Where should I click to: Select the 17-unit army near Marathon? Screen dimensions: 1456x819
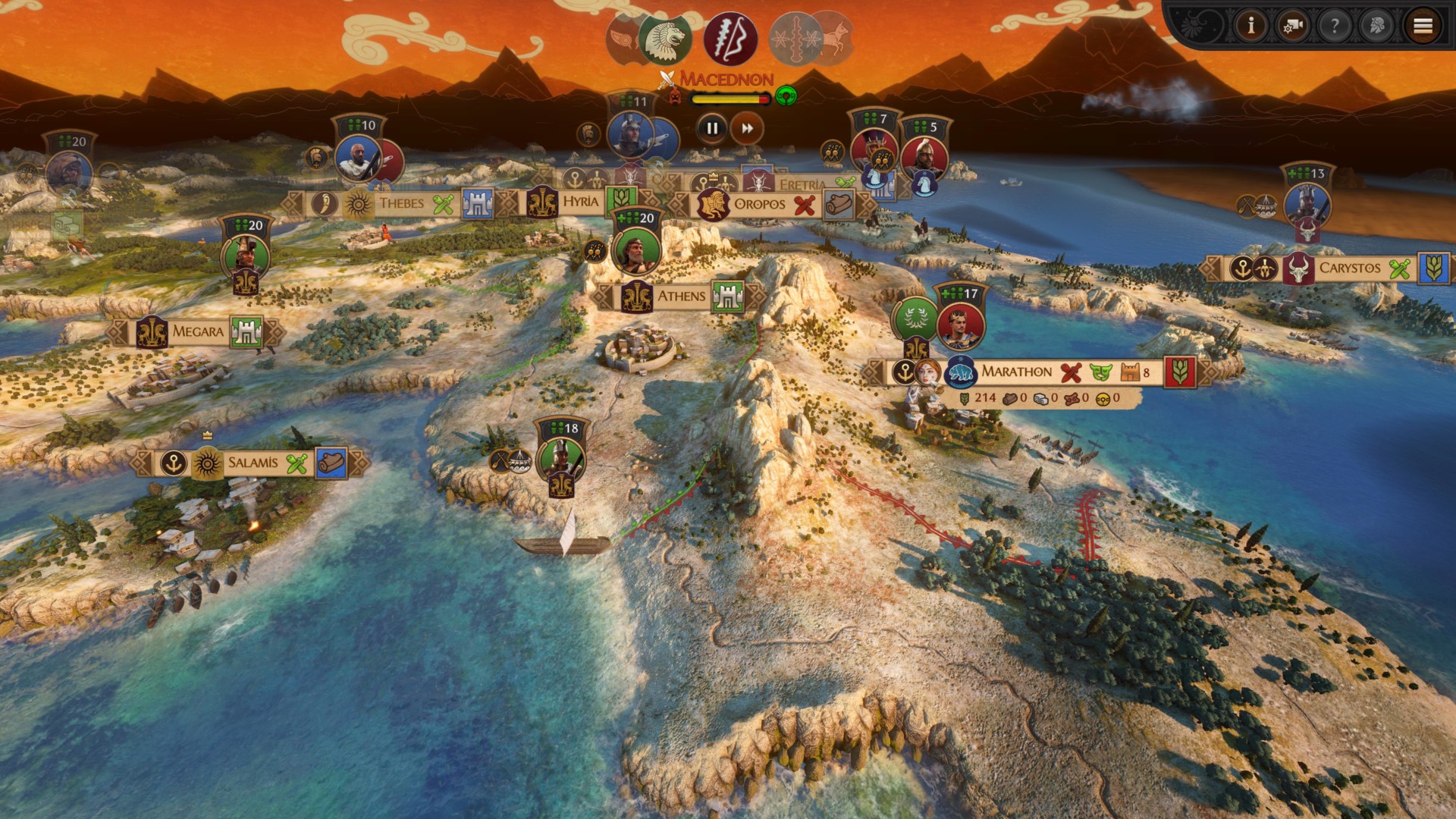coord(960,324)
